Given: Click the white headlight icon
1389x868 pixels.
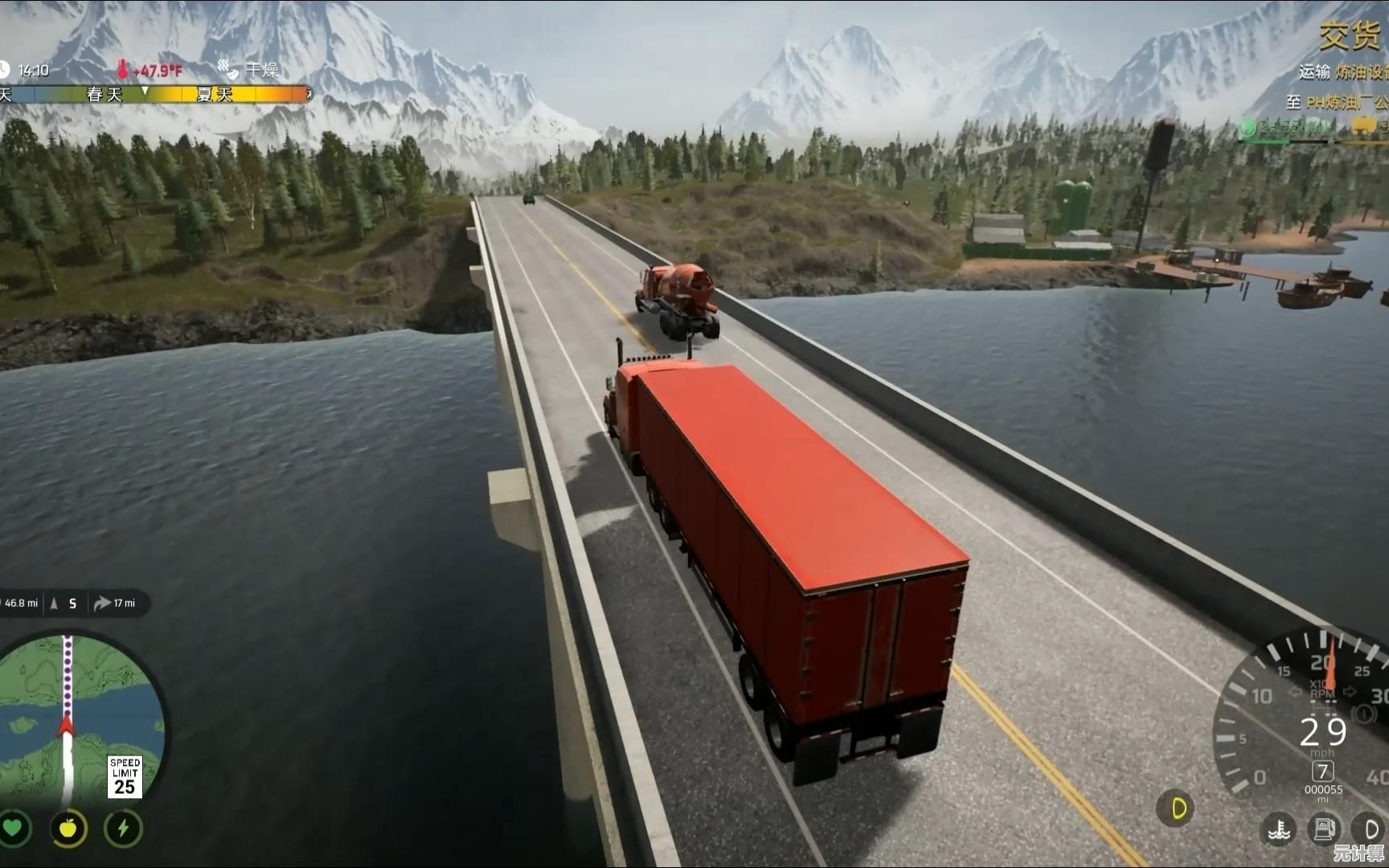Looking at the screenshot, I should coord(1370,829).
